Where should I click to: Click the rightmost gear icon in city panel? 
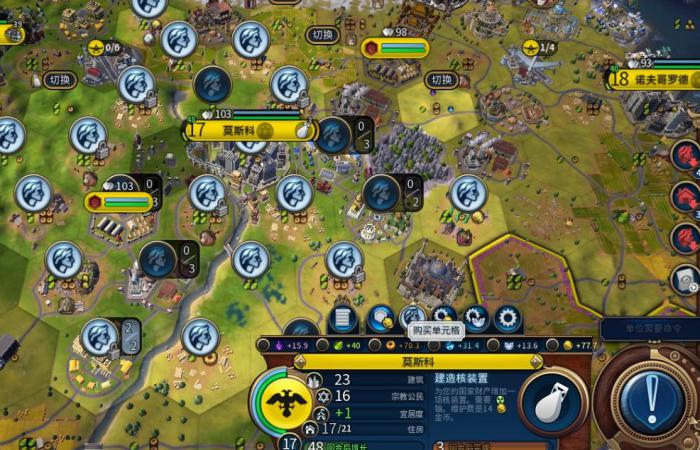(507, 319)
